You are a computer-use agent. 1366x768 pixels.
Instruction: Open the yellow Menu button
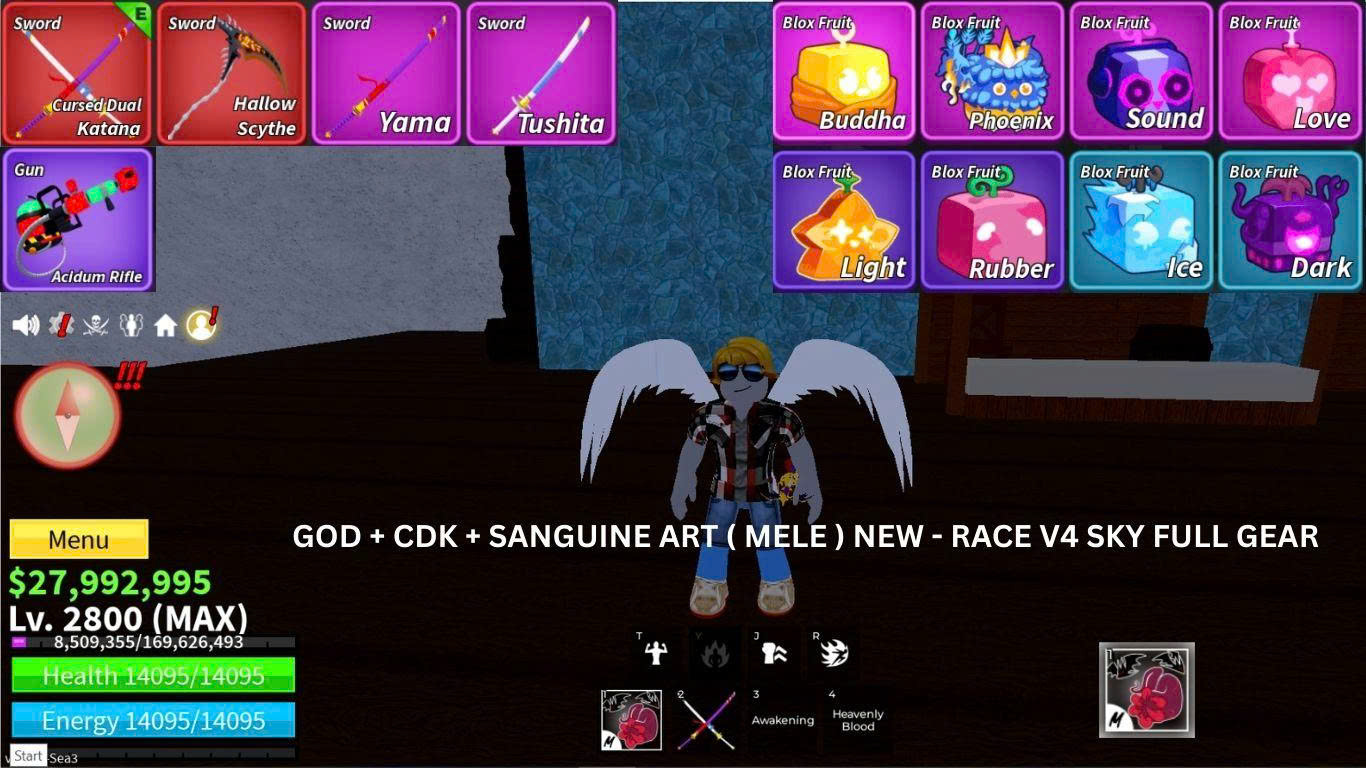pos(77,540)
